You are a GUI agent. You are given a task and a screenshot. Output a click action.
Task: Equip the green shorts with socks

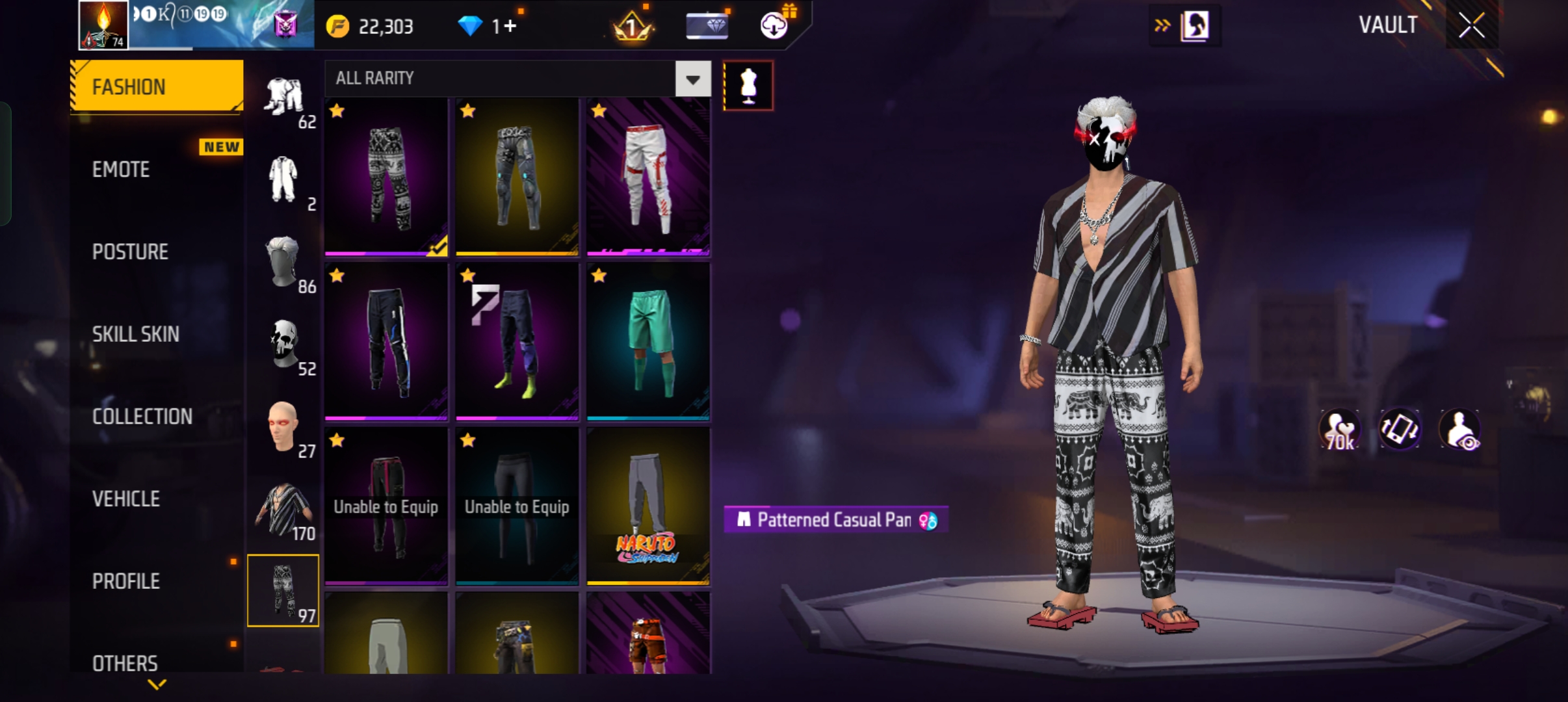pyautogui.click(x=648, y=342)
